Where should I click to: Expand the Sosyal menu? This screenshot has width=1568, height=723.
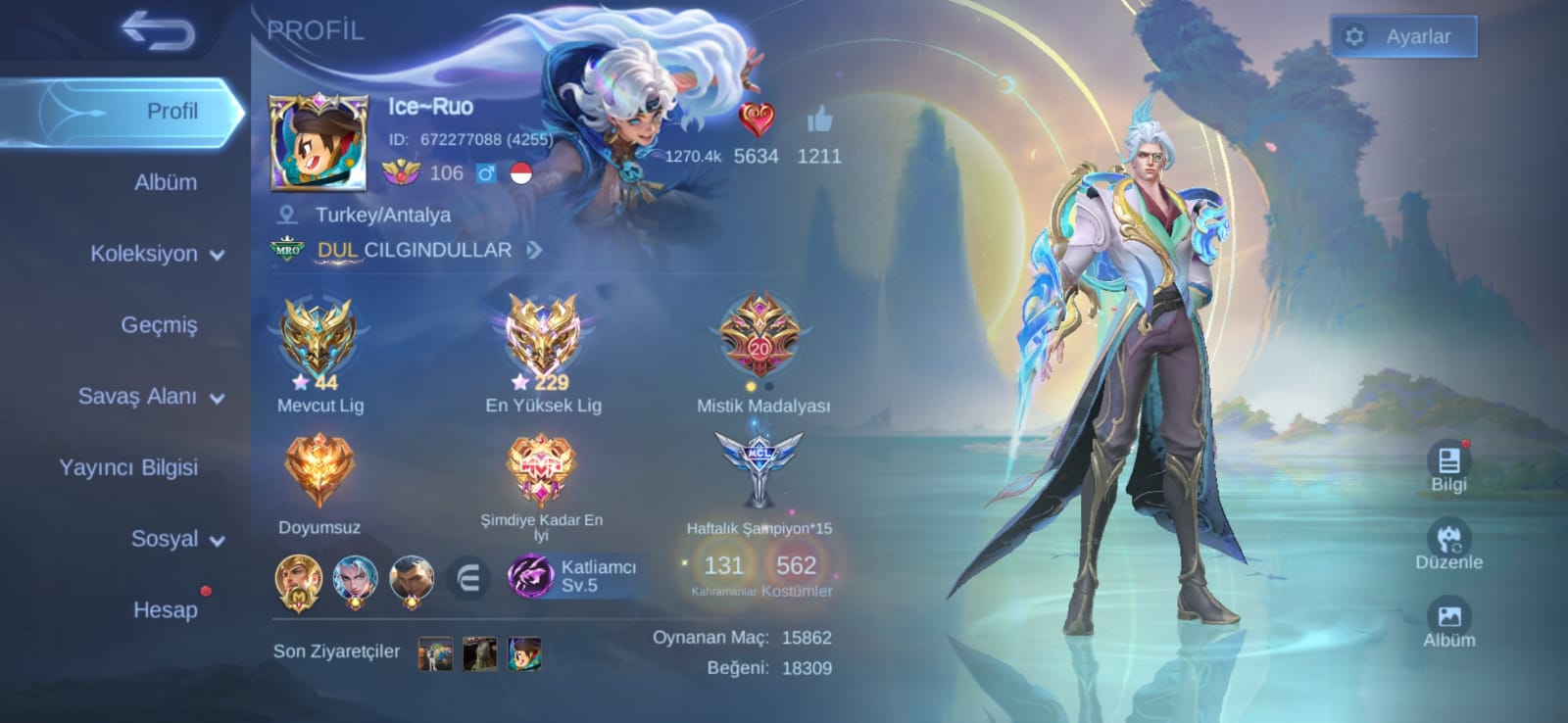pyautogui.click(x=176, y=539)
